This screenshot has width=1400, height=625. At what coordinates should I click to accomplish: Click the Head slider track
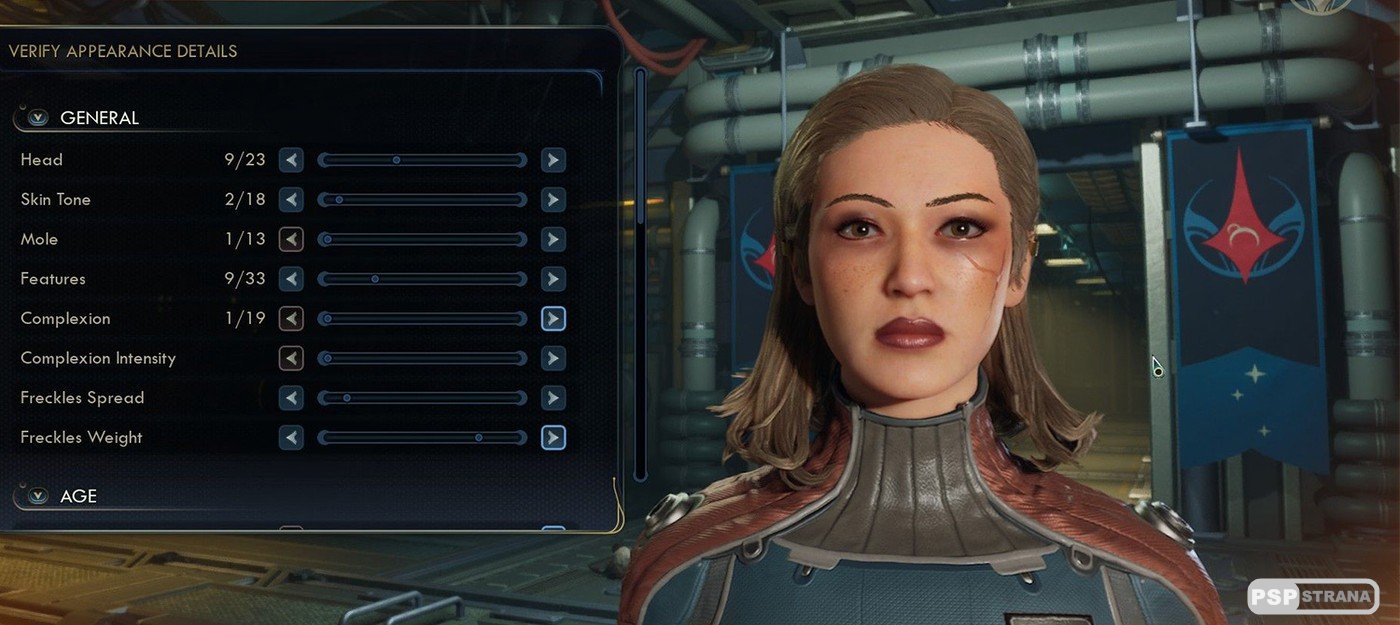point(422,160)
